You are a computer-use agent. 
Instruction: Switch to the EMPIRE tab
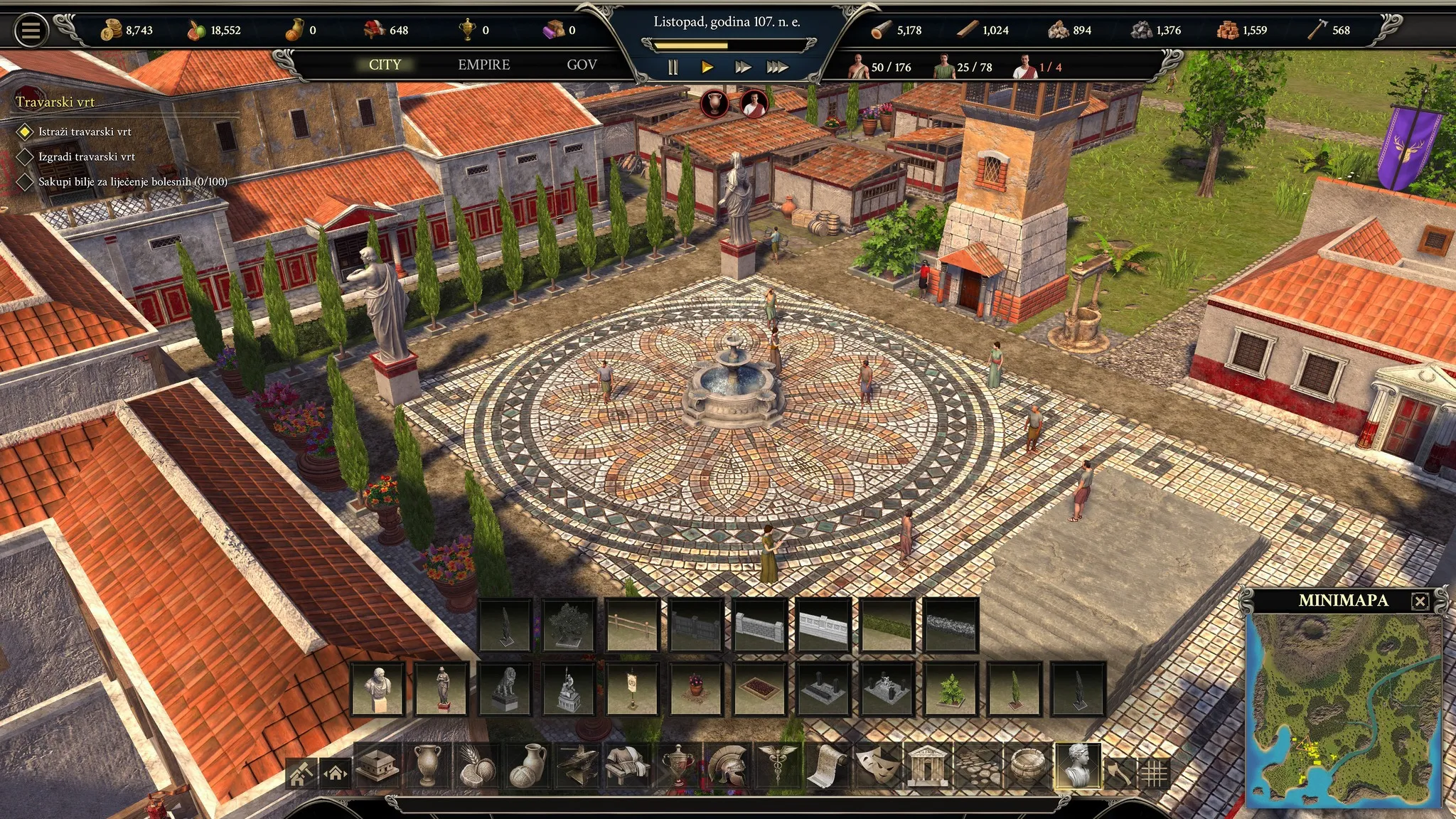point(483,65)
